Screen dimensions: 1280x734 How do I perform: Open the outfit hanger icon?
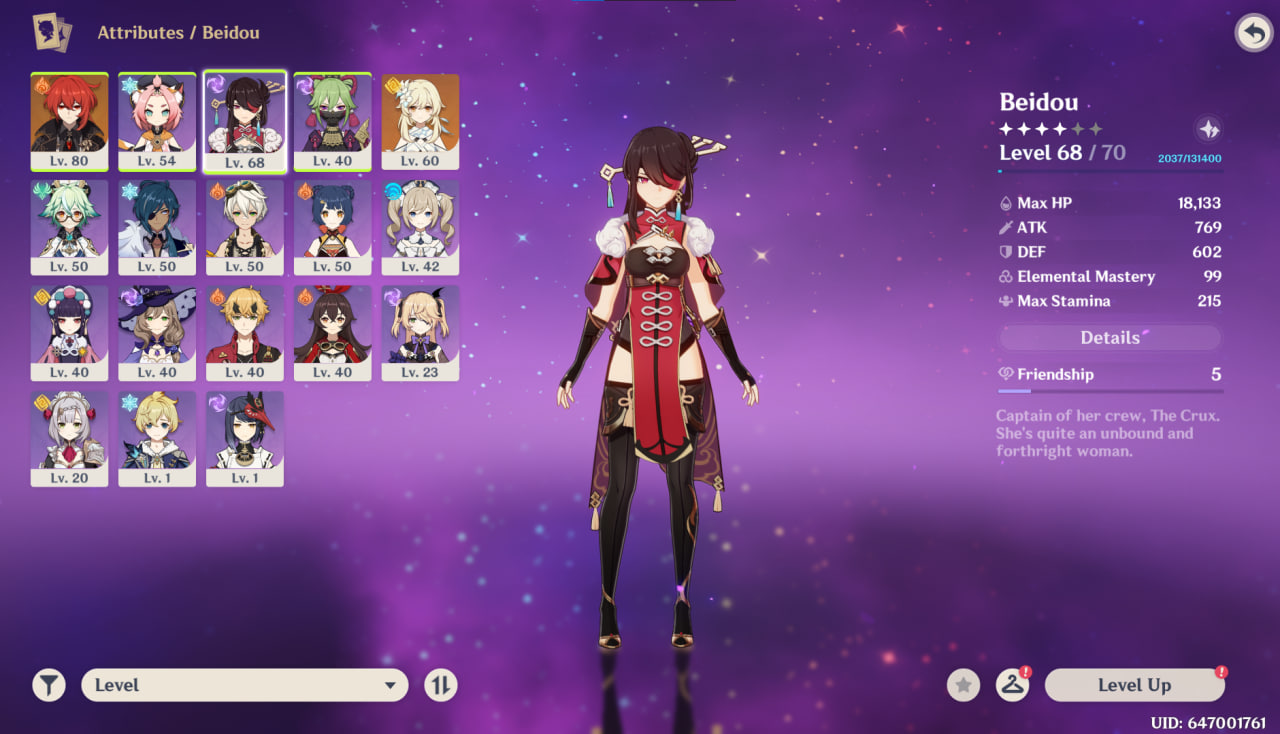click(1012, 685)
